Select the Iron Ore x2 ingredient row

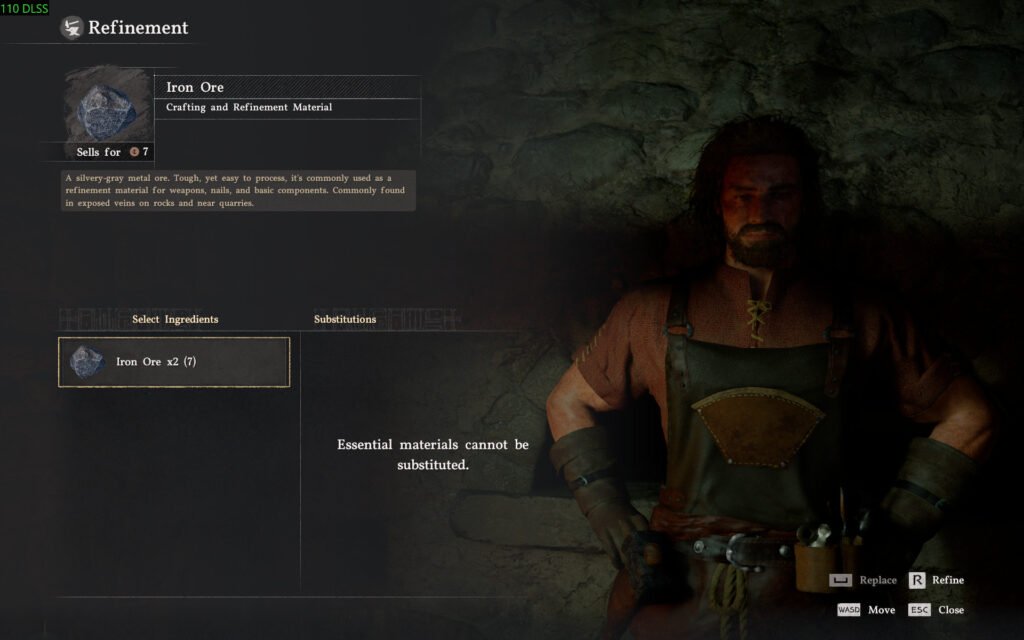point(174,362)
